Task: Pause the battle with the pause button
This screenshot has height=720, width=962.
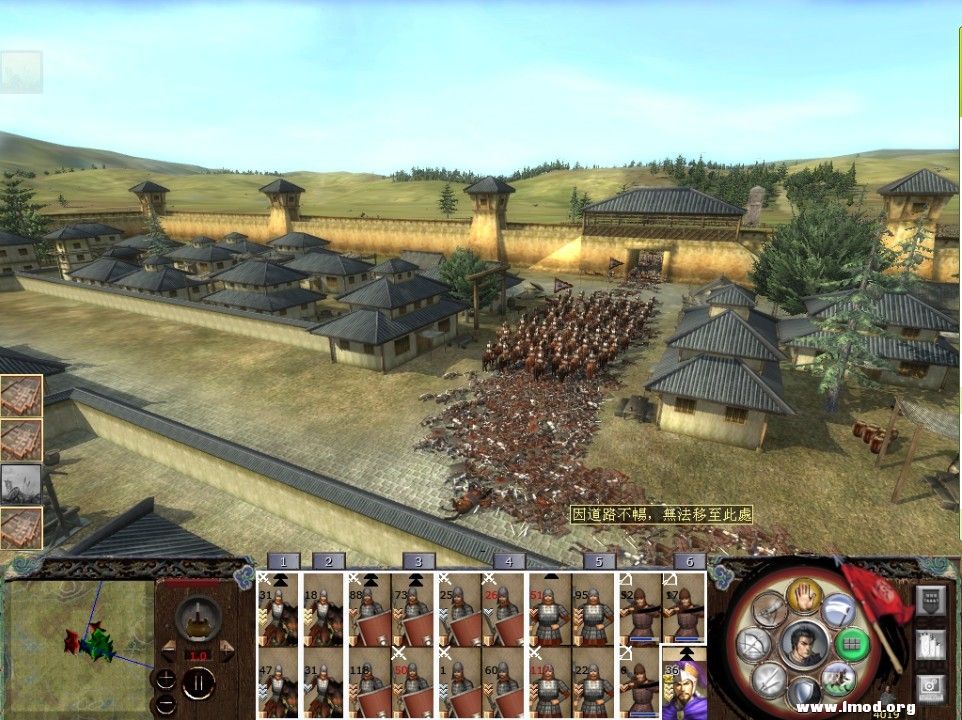Action: 198,683
